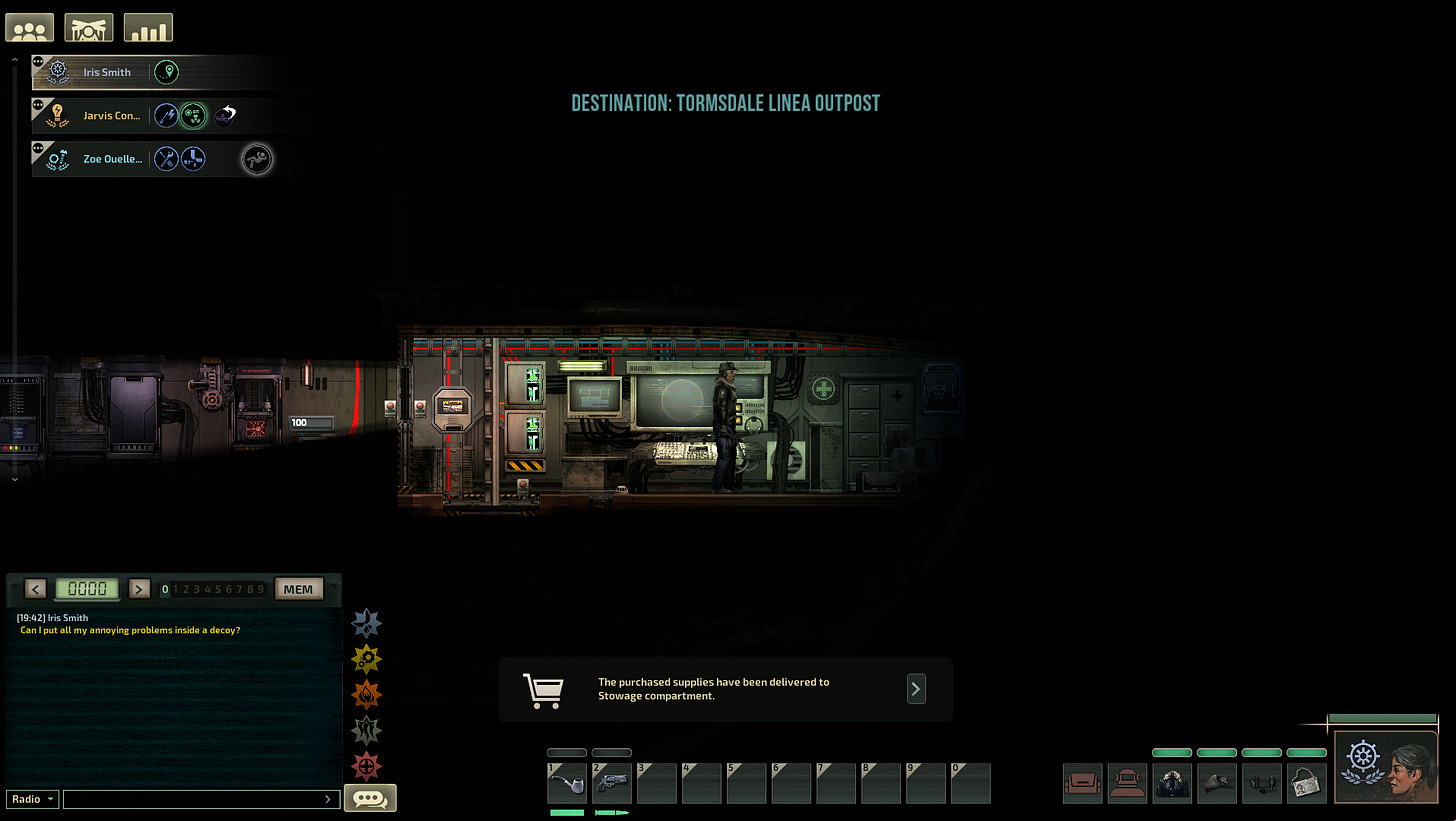This screenshot has height=821, width=1456.
Task: Open the Radio channel dropdown
Action: point(30,798)
